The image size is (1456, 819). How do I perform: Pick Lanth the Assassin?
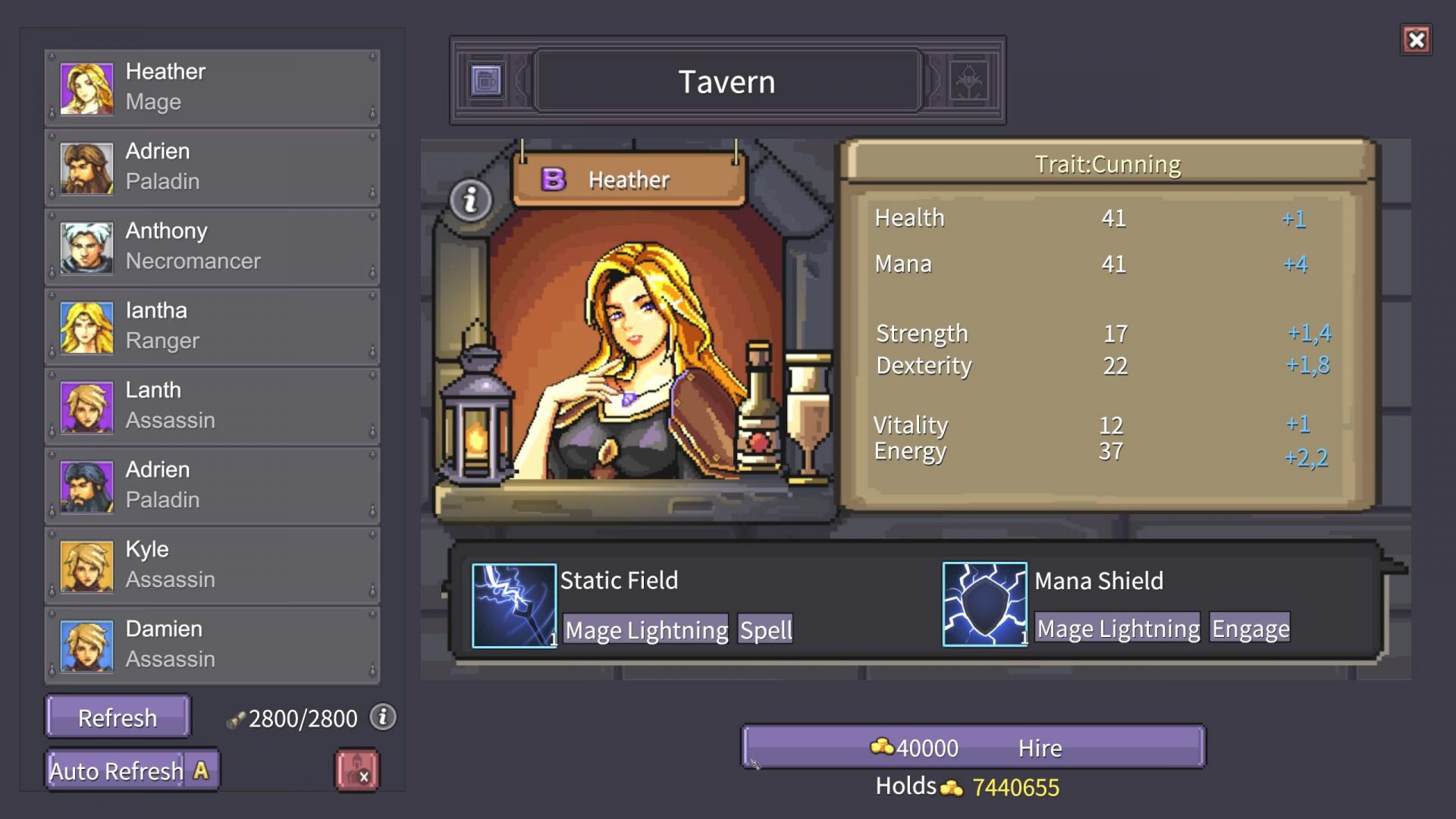tap(212, 406)
